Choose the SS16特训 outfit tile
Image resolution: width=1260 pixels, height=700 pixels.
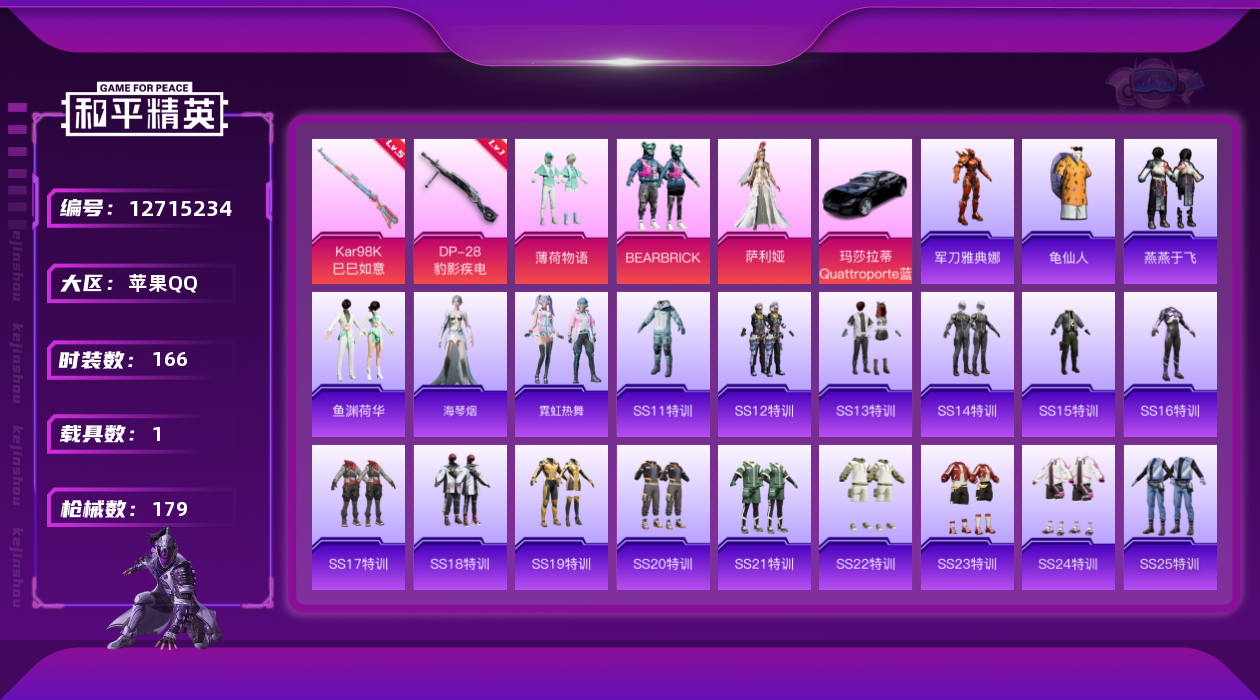click(x=1170, y=363)
